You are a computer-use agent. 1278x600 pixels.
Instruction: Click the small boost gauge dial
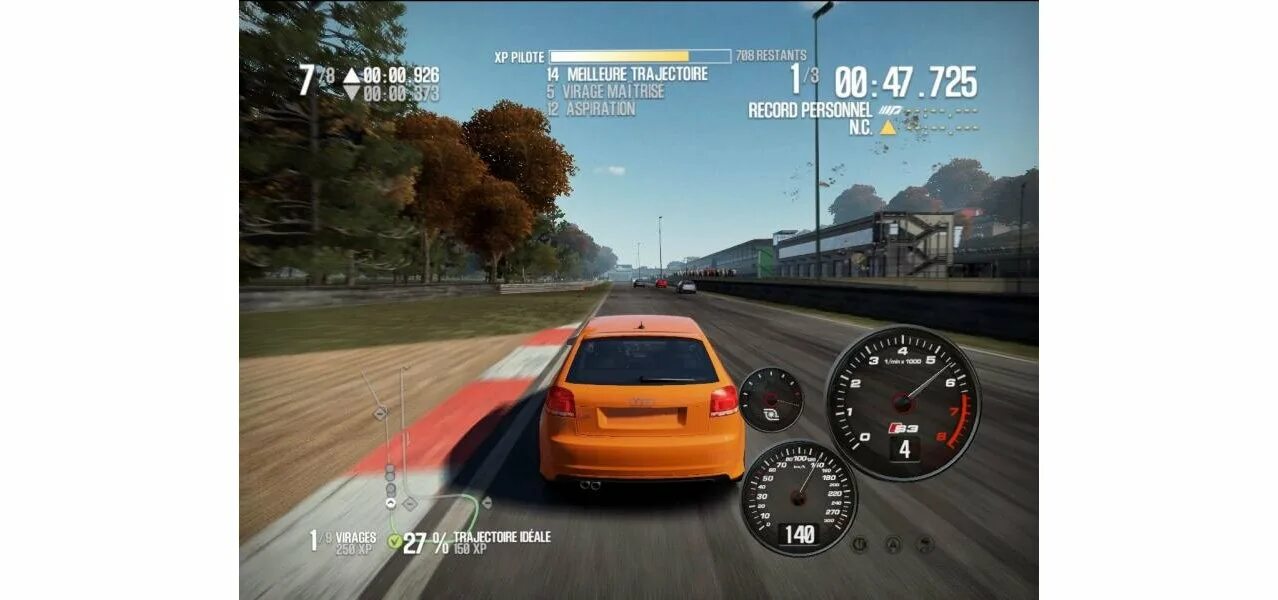point(771,399)
